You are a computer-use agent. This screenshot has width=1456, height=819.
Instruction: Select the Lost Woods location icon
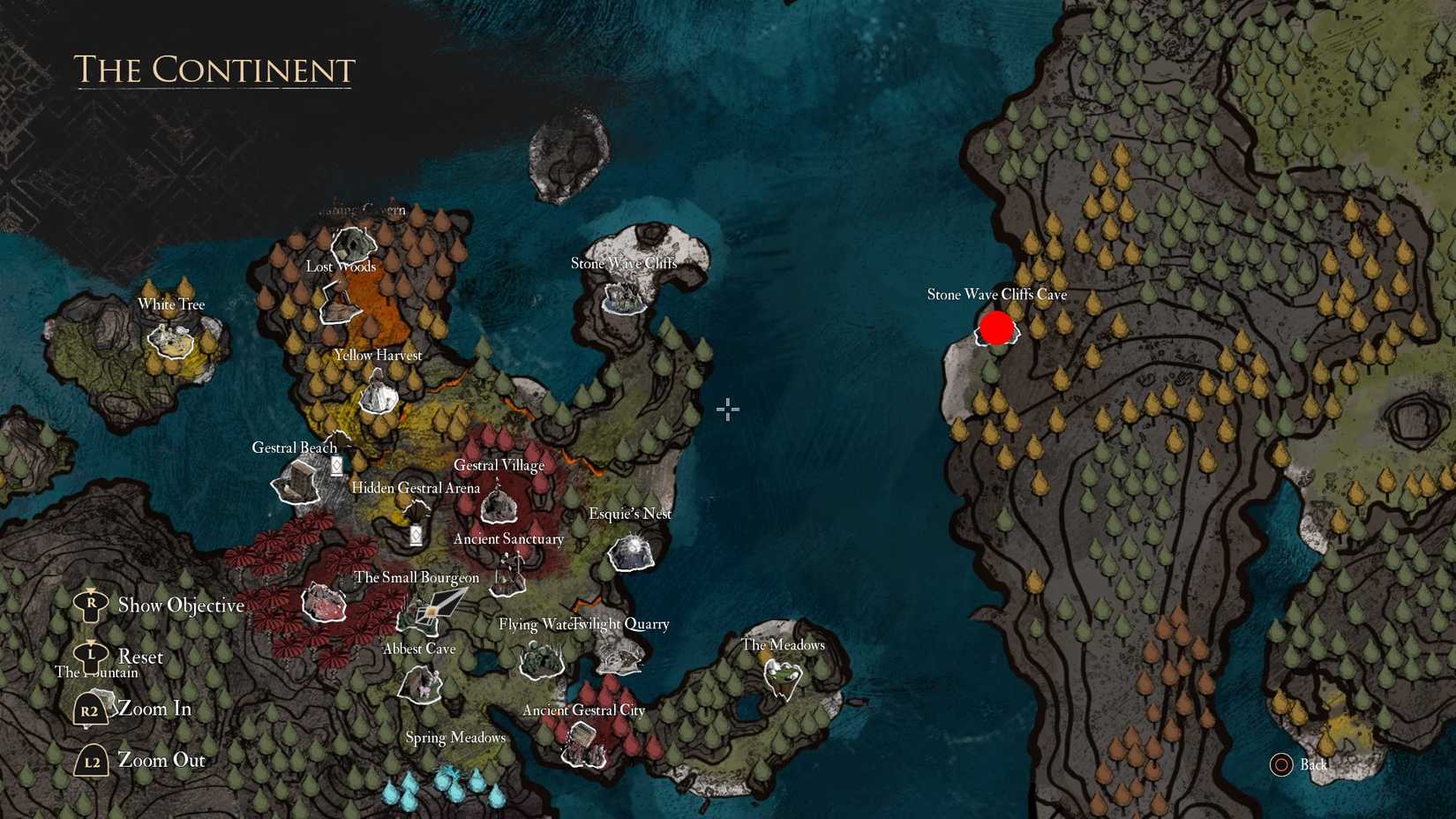click(x=353, y=243)
